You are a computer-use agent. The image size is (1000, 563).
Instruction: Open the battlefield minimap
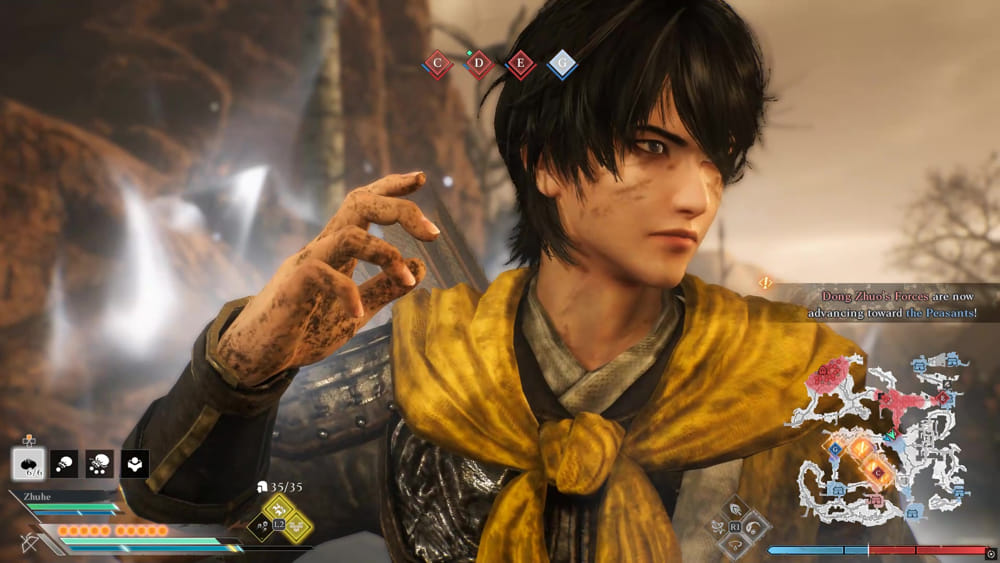(880, 438)
